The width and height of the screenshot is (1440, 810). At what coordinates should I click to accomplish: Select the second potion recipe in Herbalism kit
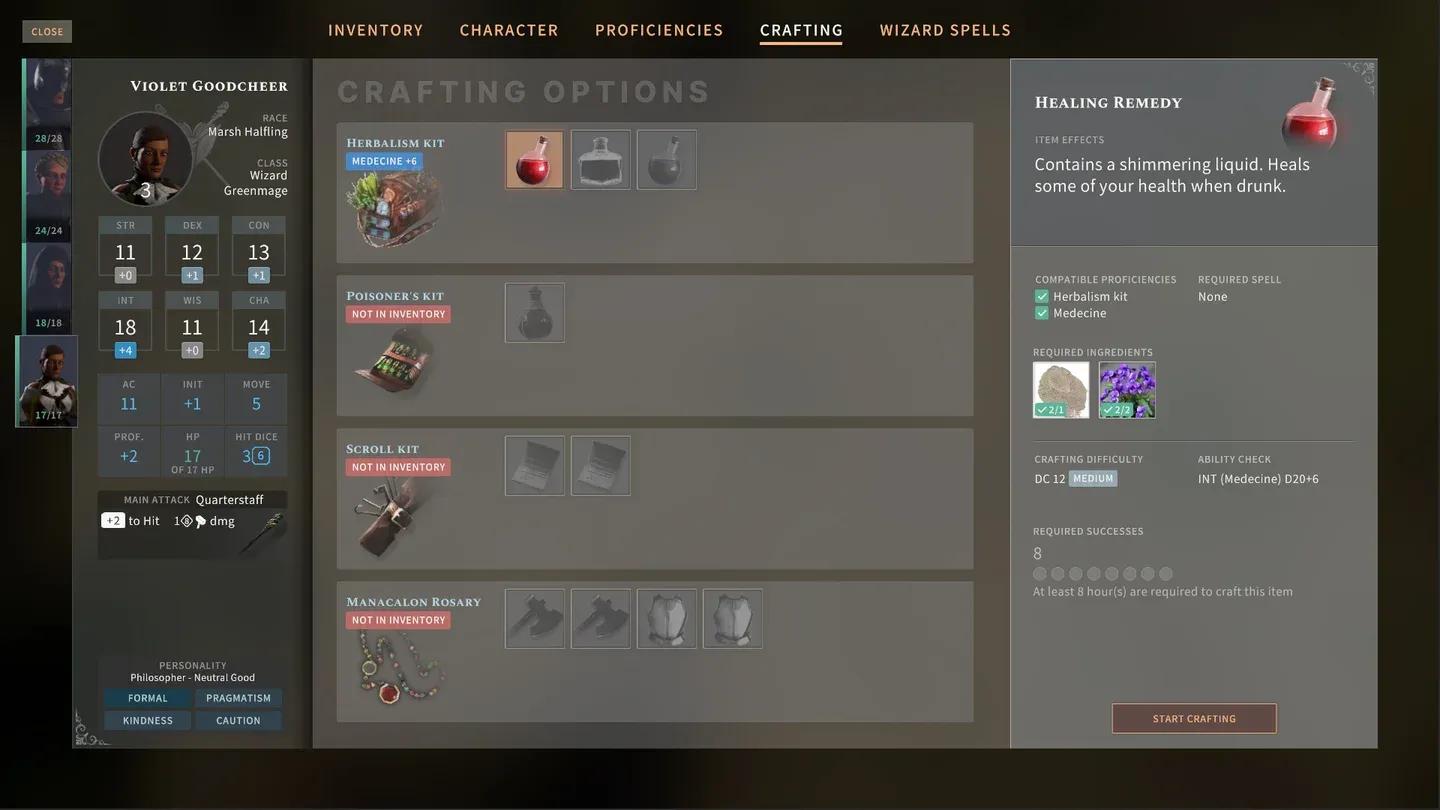600,160
